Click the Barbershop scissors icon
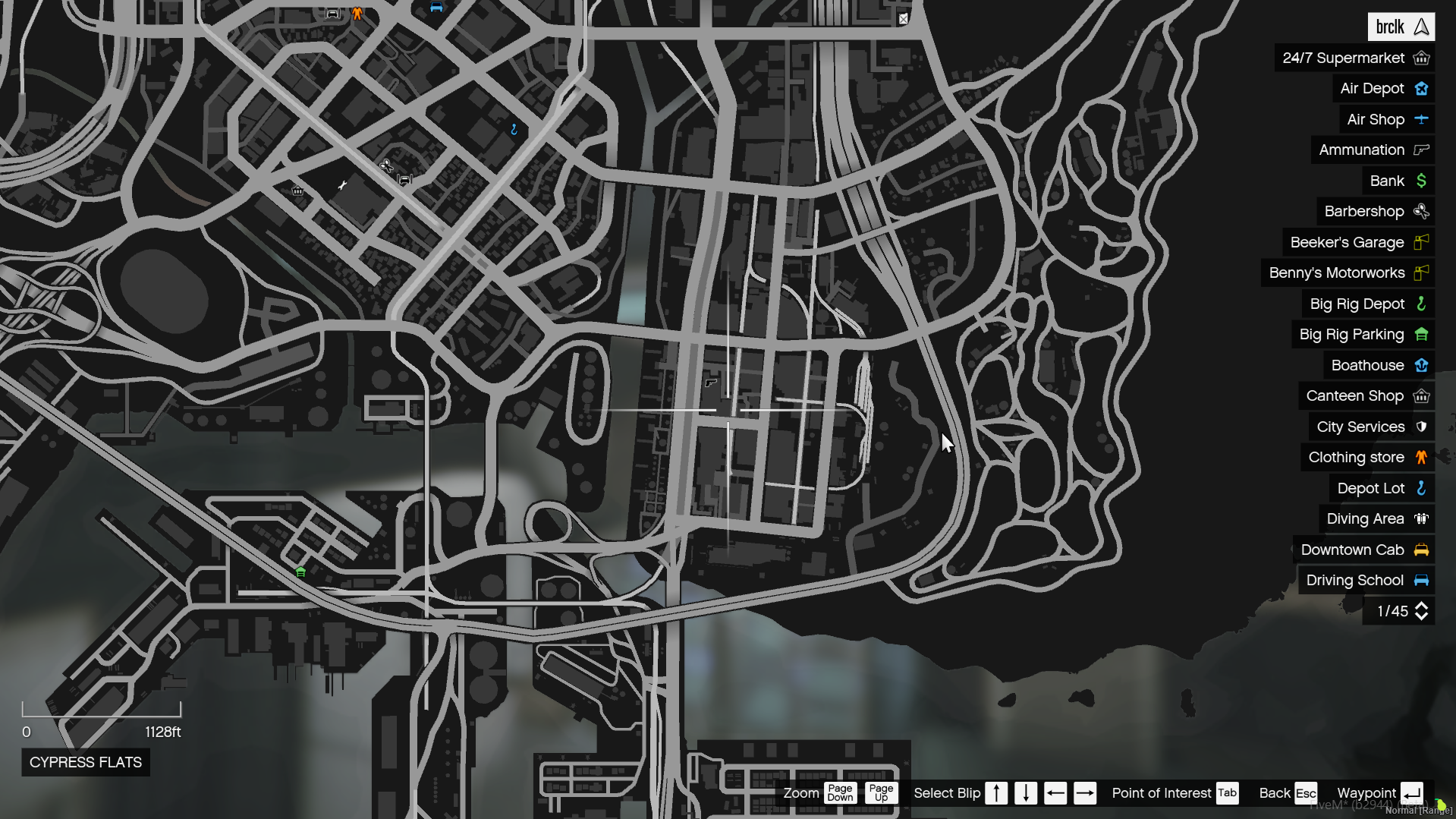1456x819 pixels. point(1422,211)
